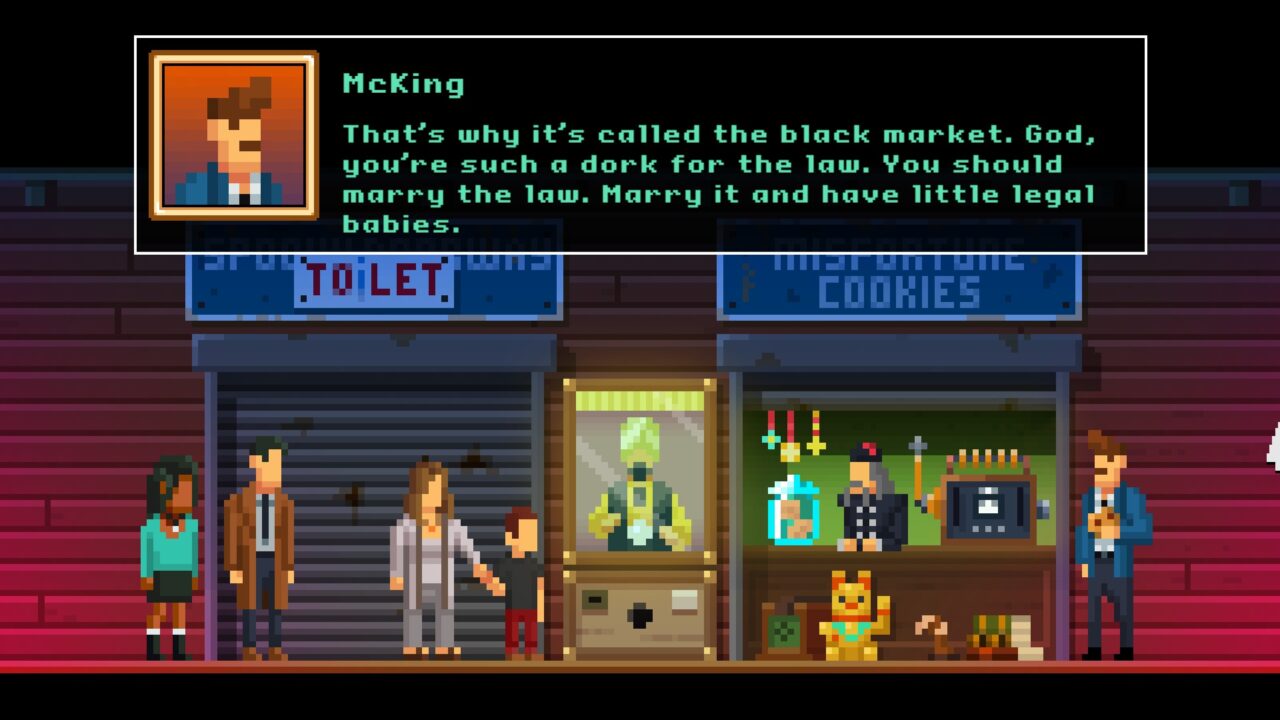Advance McKing's dialogue text box

coord(718,165)
